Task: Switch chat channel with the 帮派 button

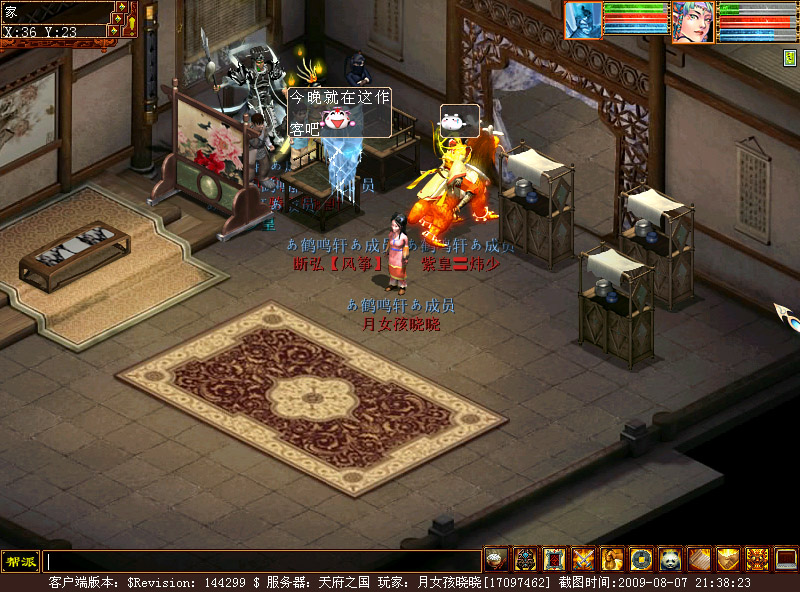Action: (19, 560)
